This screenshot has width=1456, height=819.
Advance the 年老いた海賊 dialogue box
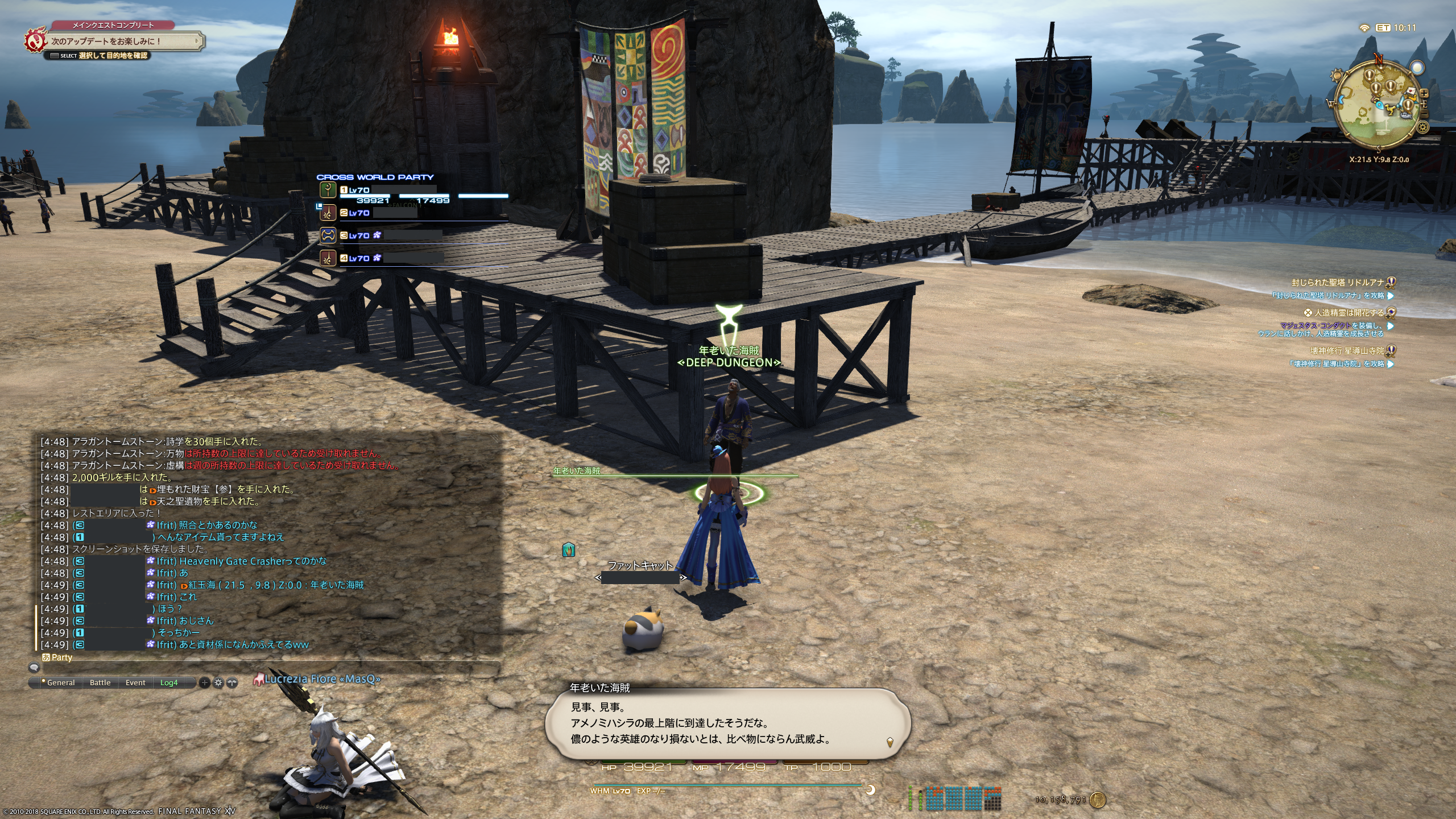728,723
